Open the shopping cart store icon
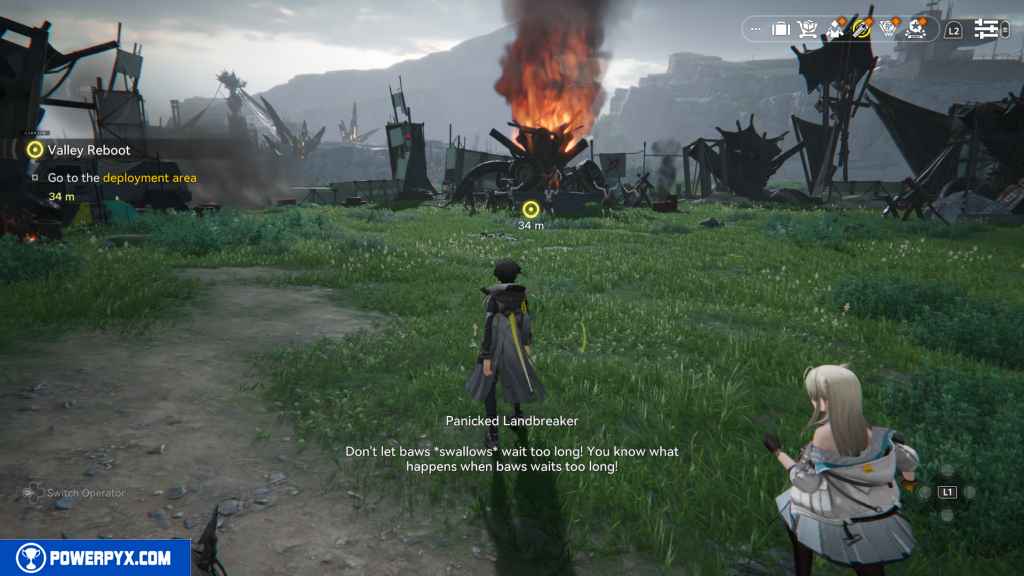Viewport: 1024px width, 576px height. (807, 29)
